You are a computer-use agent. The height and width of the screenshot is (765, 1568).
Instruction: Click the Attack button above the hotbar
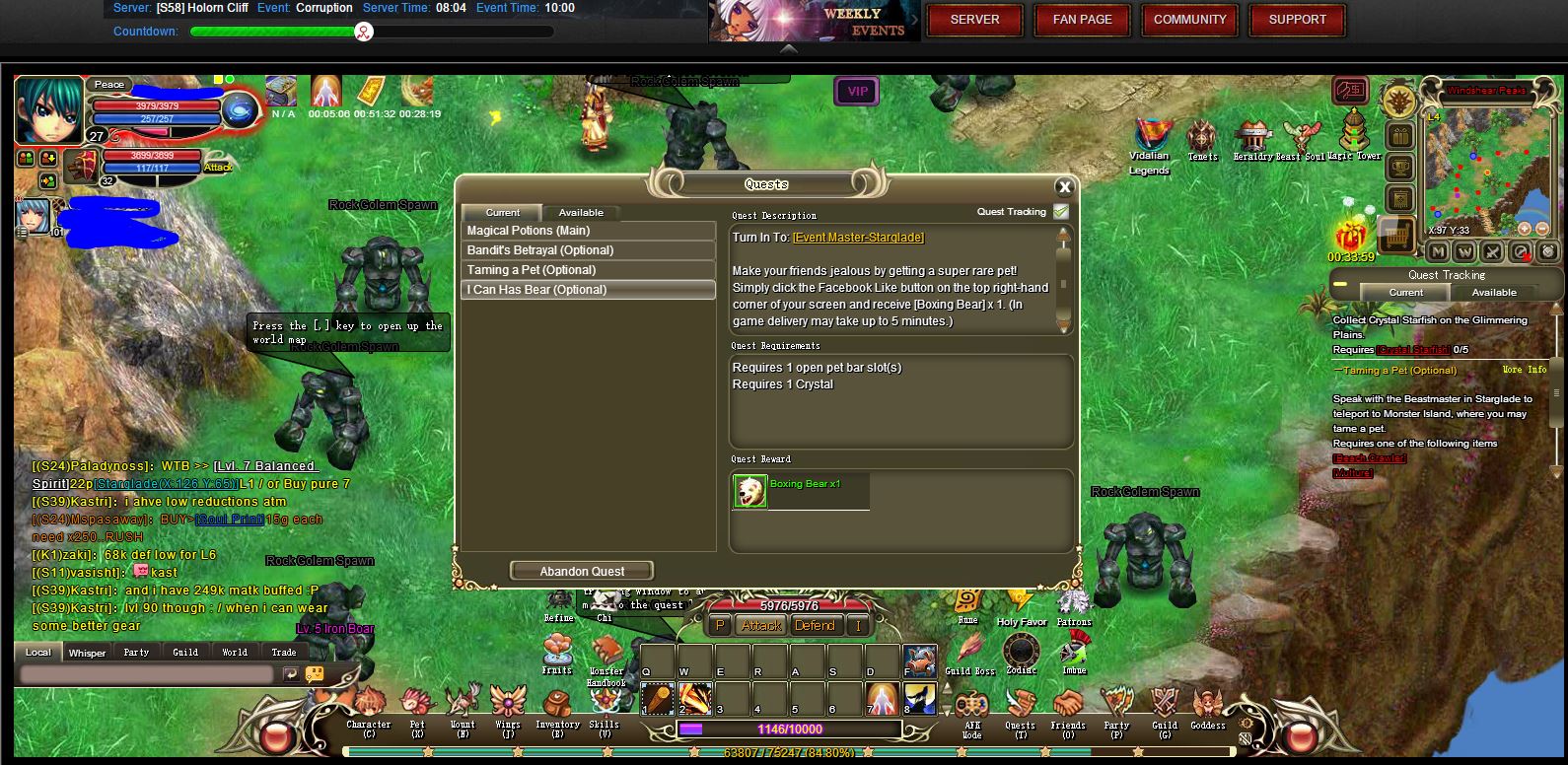(761, 626)
